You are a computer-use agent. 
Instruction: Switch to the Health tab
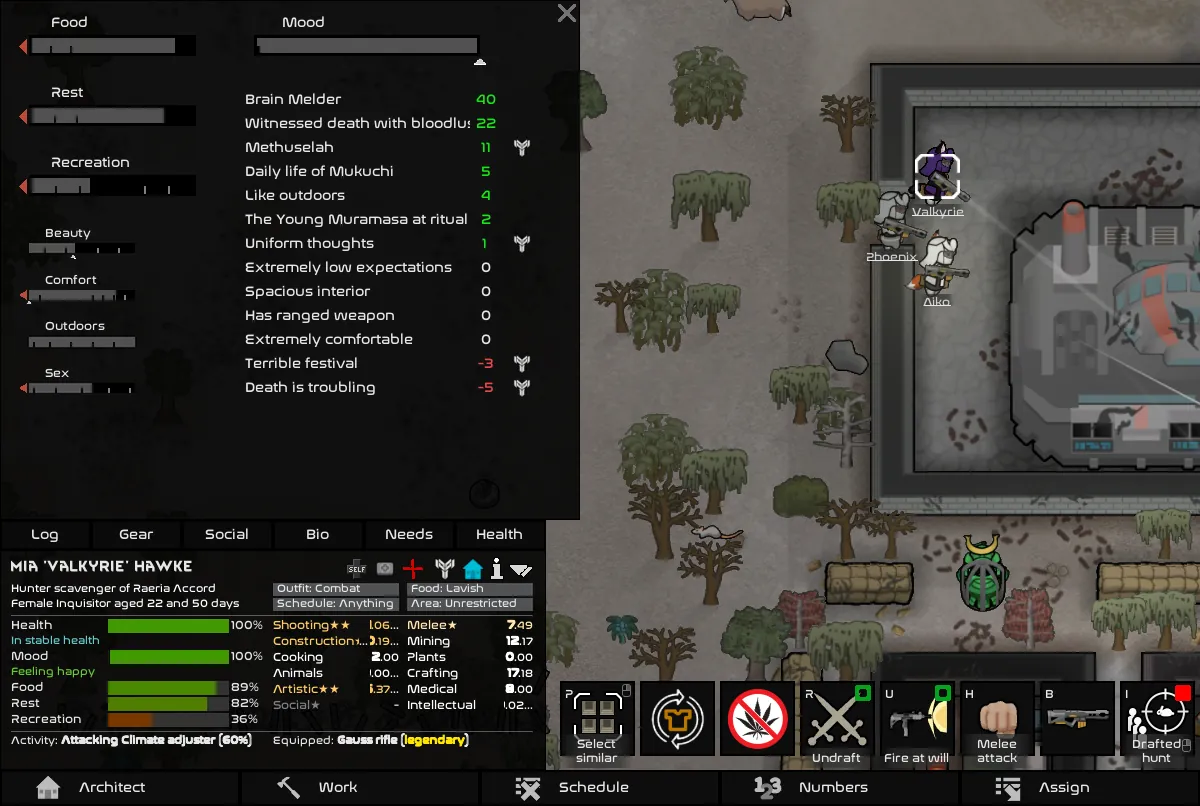coord(499,534)
